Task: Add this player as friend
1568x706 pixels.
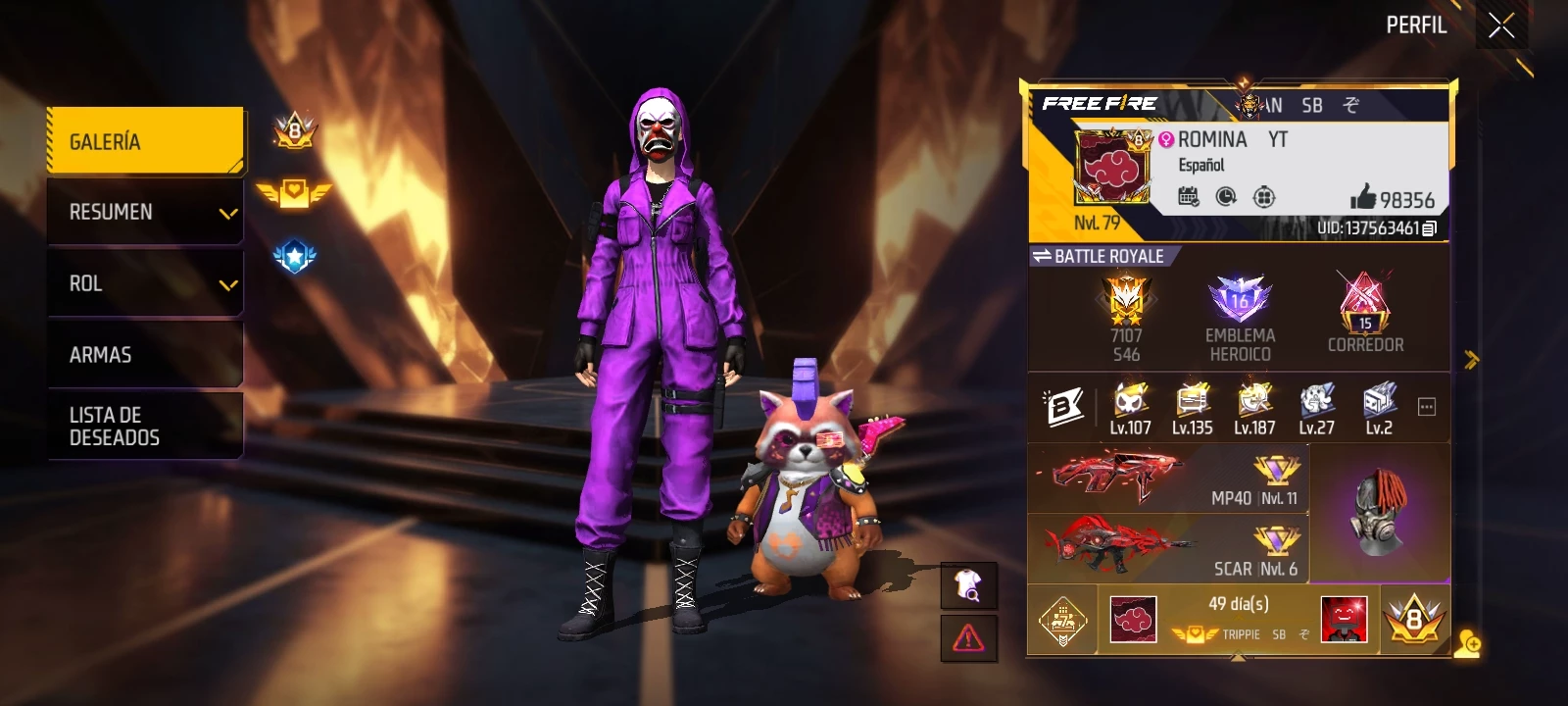Action: point(1467,644)
